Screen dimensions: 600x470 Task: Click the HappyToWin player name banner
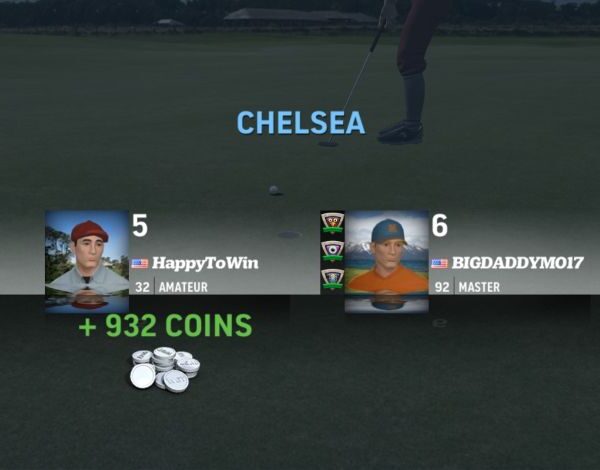pos(205,263)
